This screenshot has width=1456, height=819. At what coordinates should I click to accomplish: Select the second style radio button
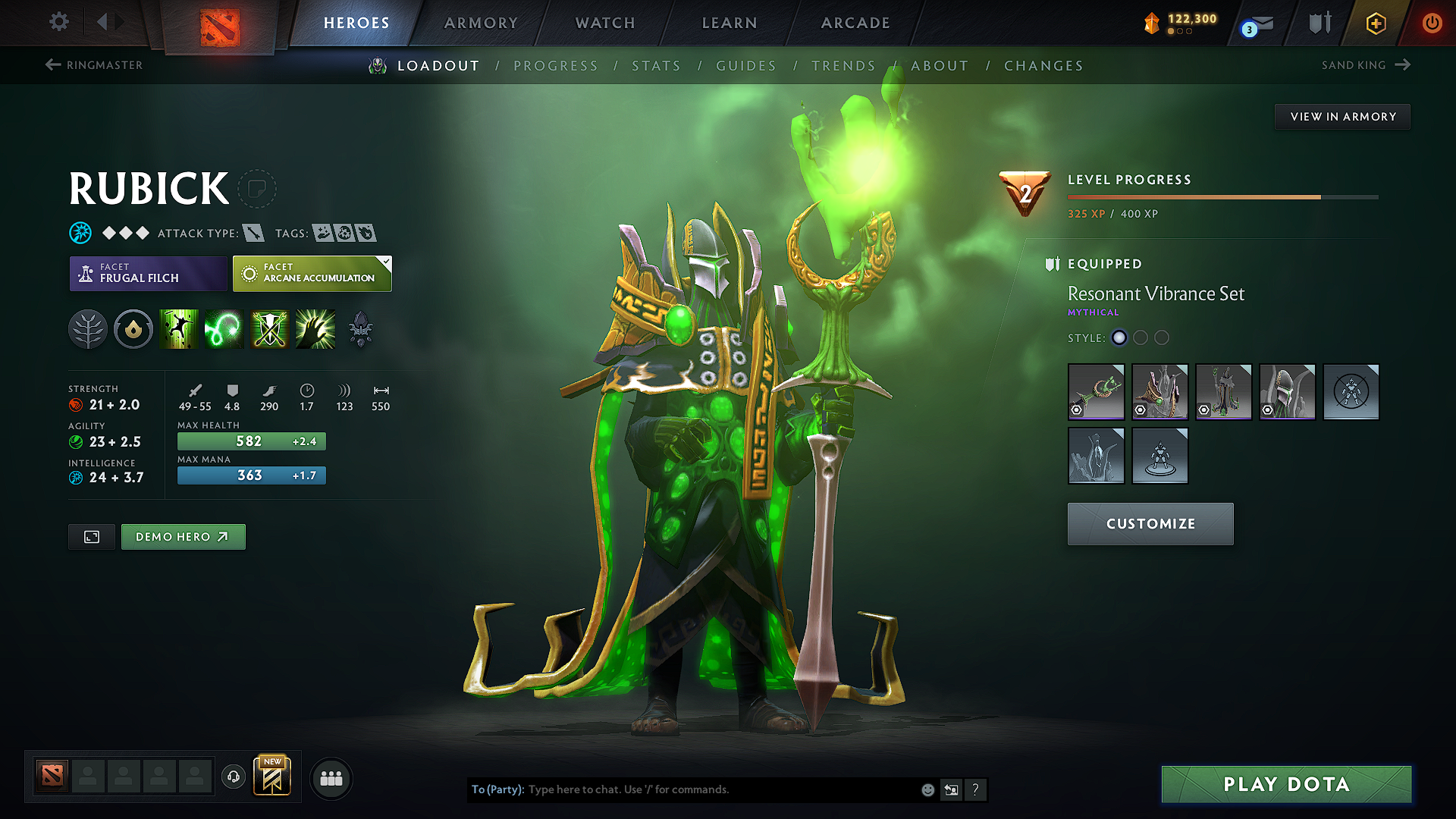[x=1140, y=338]
